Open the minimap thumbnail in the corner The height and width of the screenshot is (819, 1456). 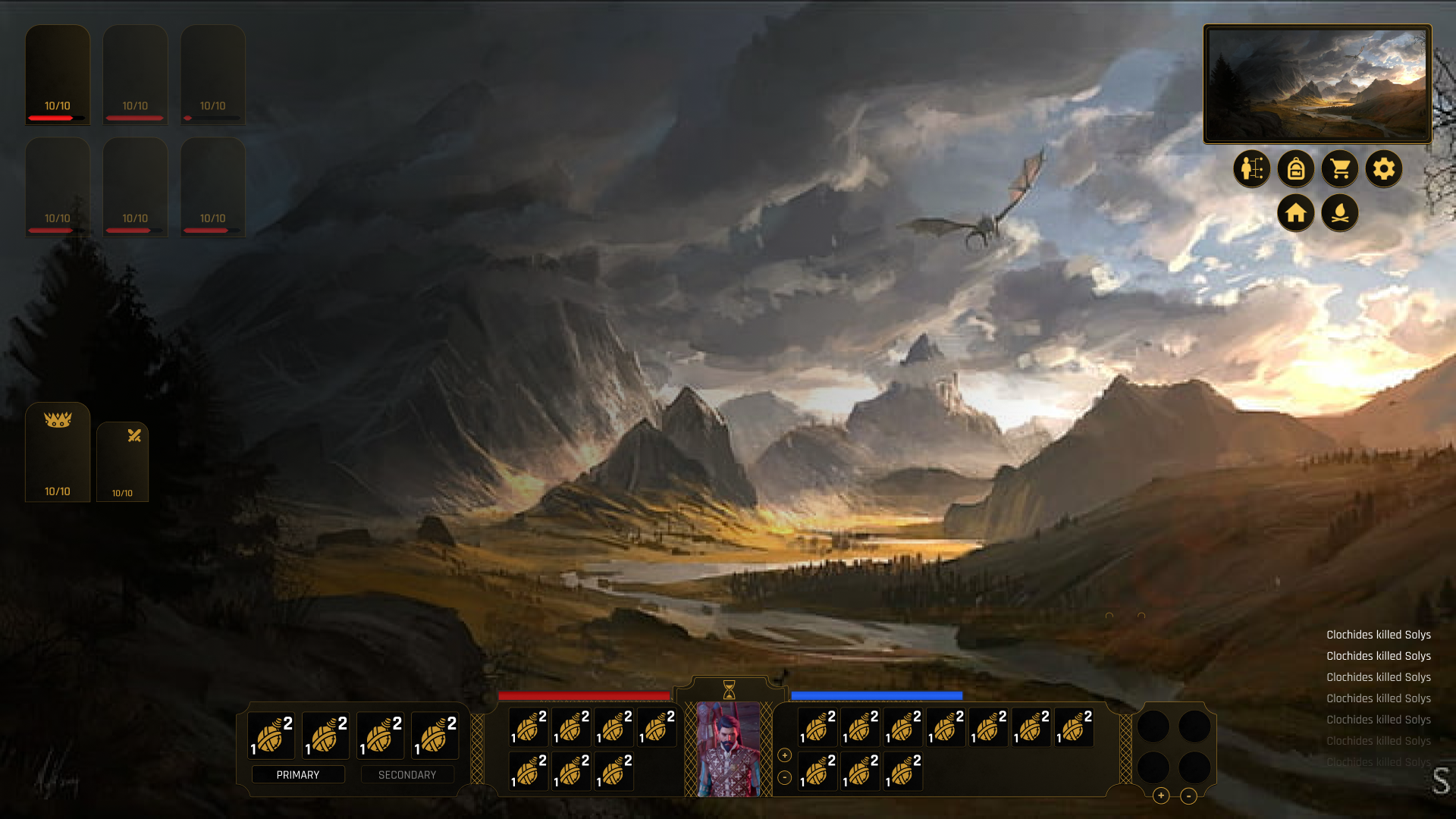[1317, 83]
